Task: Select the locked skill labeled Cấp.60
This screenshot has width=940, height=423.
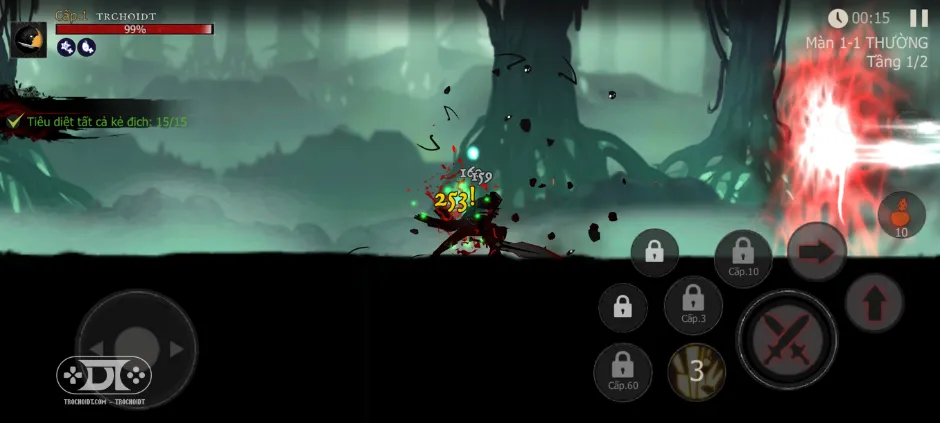Action: click(x=622, y=370)
